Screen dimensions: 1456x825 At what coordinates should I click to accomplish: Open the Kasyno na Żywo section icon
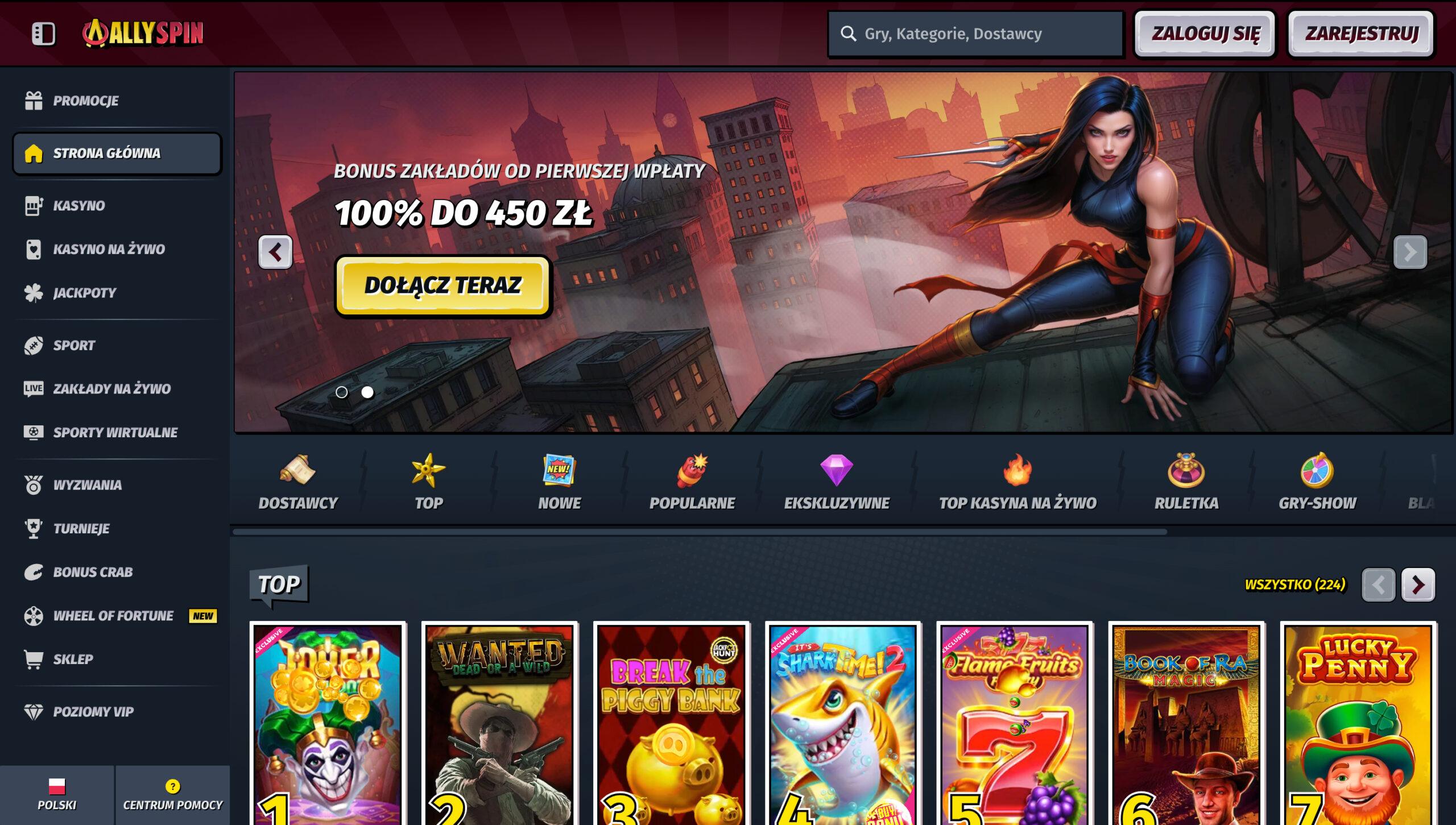tap(34, 249)
